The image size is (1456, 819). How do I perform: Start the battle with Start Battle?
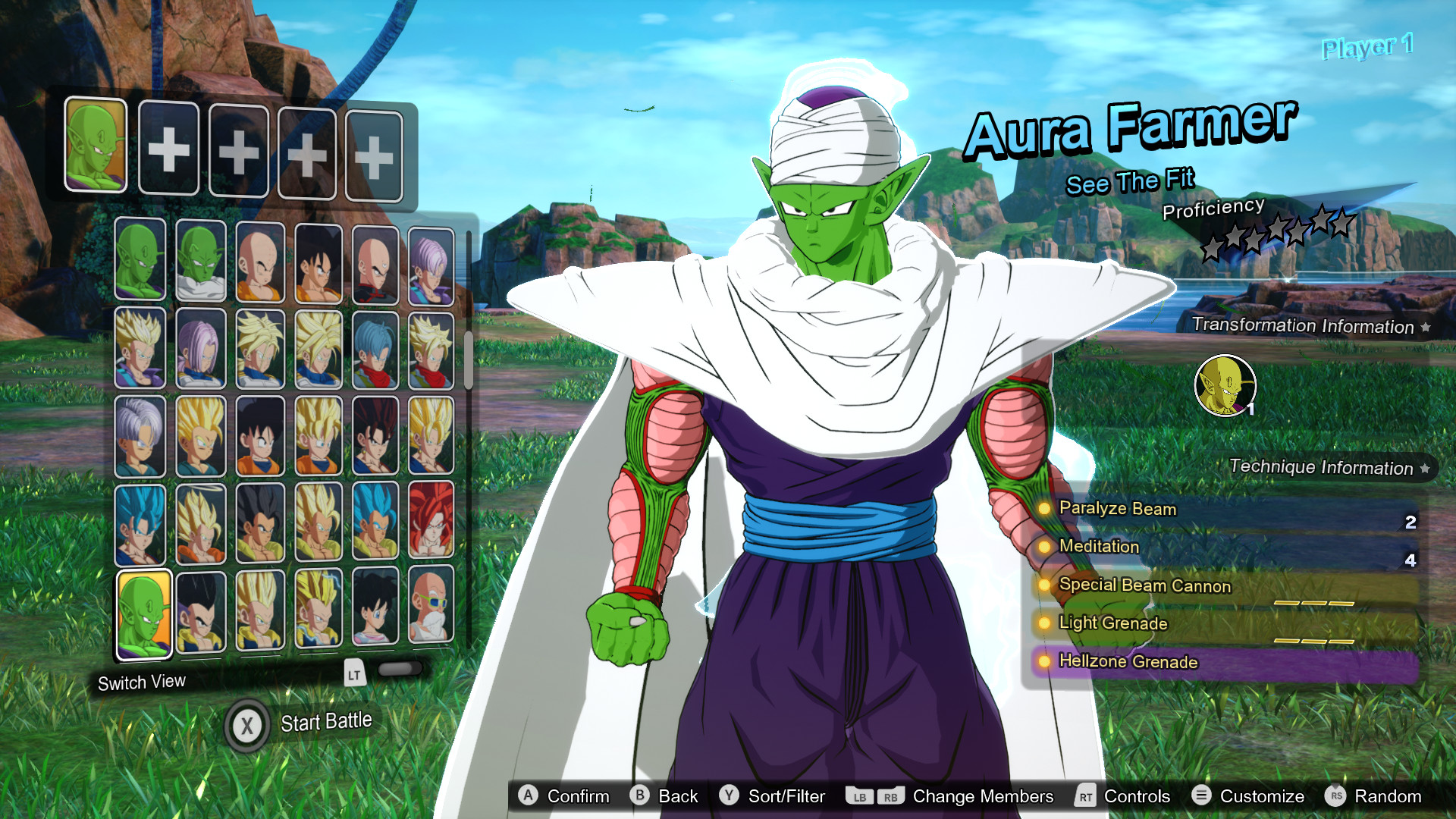click(302, 724)
